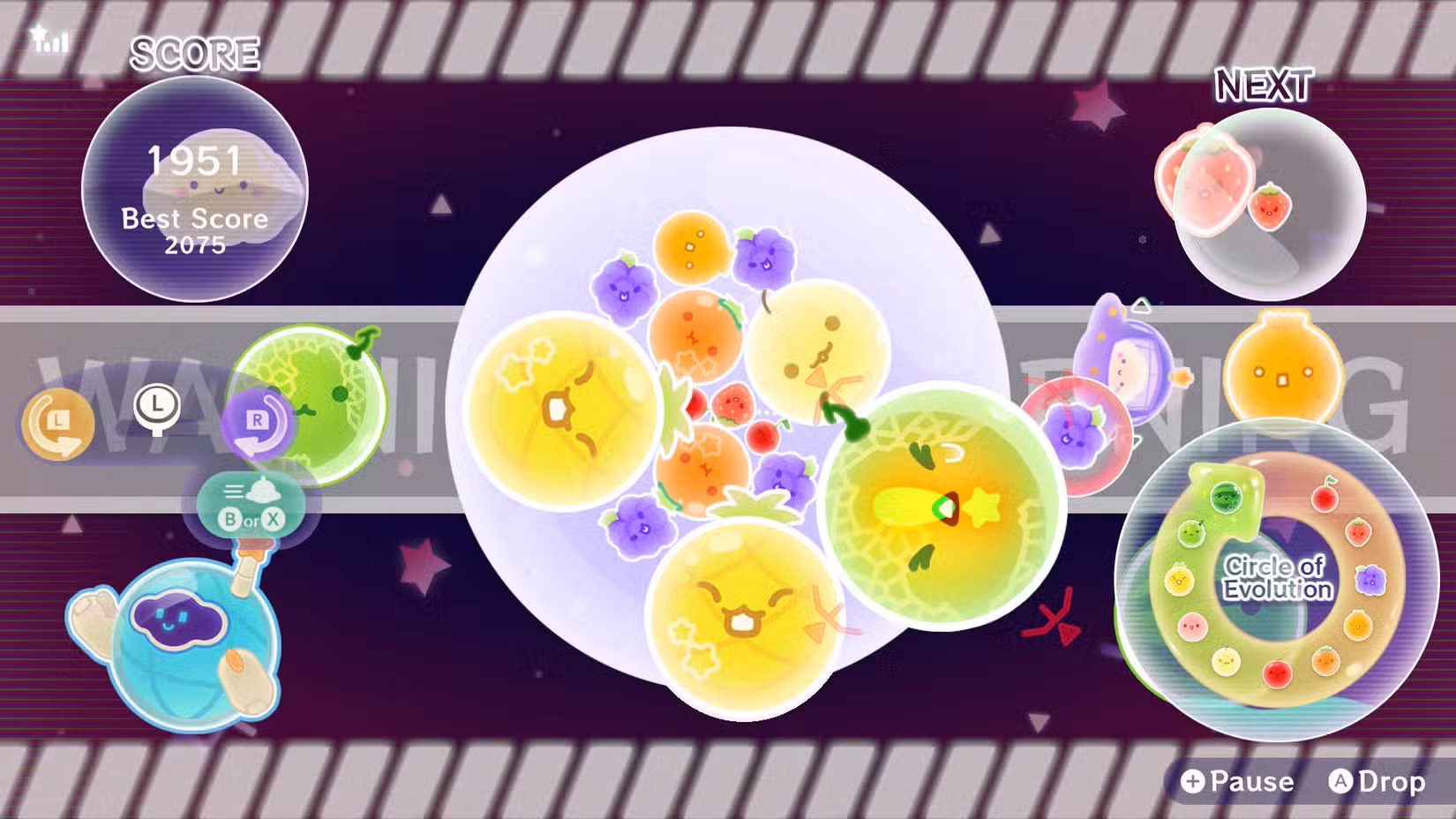1456x819 pixels.
Task: Click the signal strength indicator top-left
Action: tap(49, 39)
